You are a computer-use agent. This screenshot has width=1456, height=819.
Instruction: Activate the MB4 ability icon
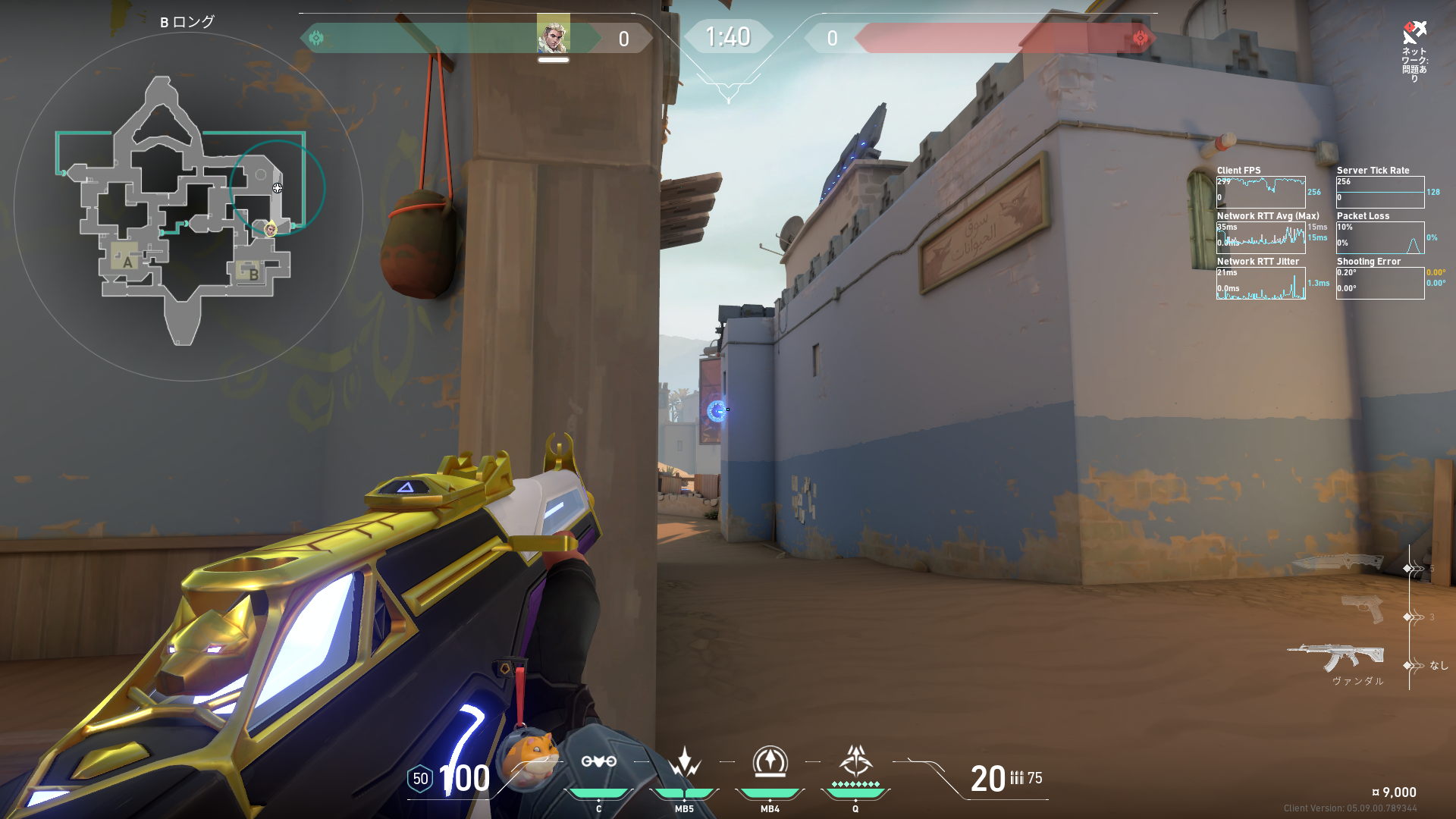pyautogui.click(x=770, y=762)
